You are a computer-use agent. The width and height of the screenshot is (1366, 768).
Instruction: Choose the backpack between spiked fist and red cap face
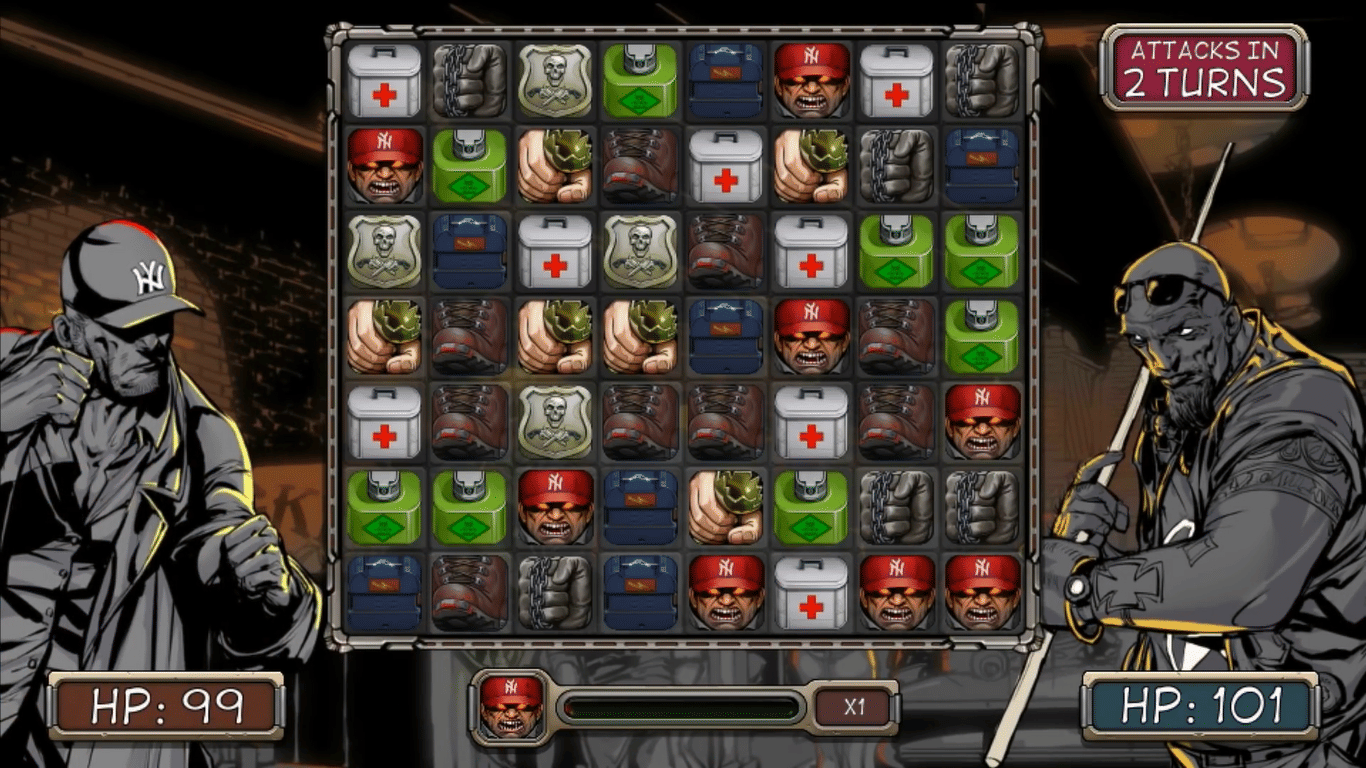tap(726, 335)
